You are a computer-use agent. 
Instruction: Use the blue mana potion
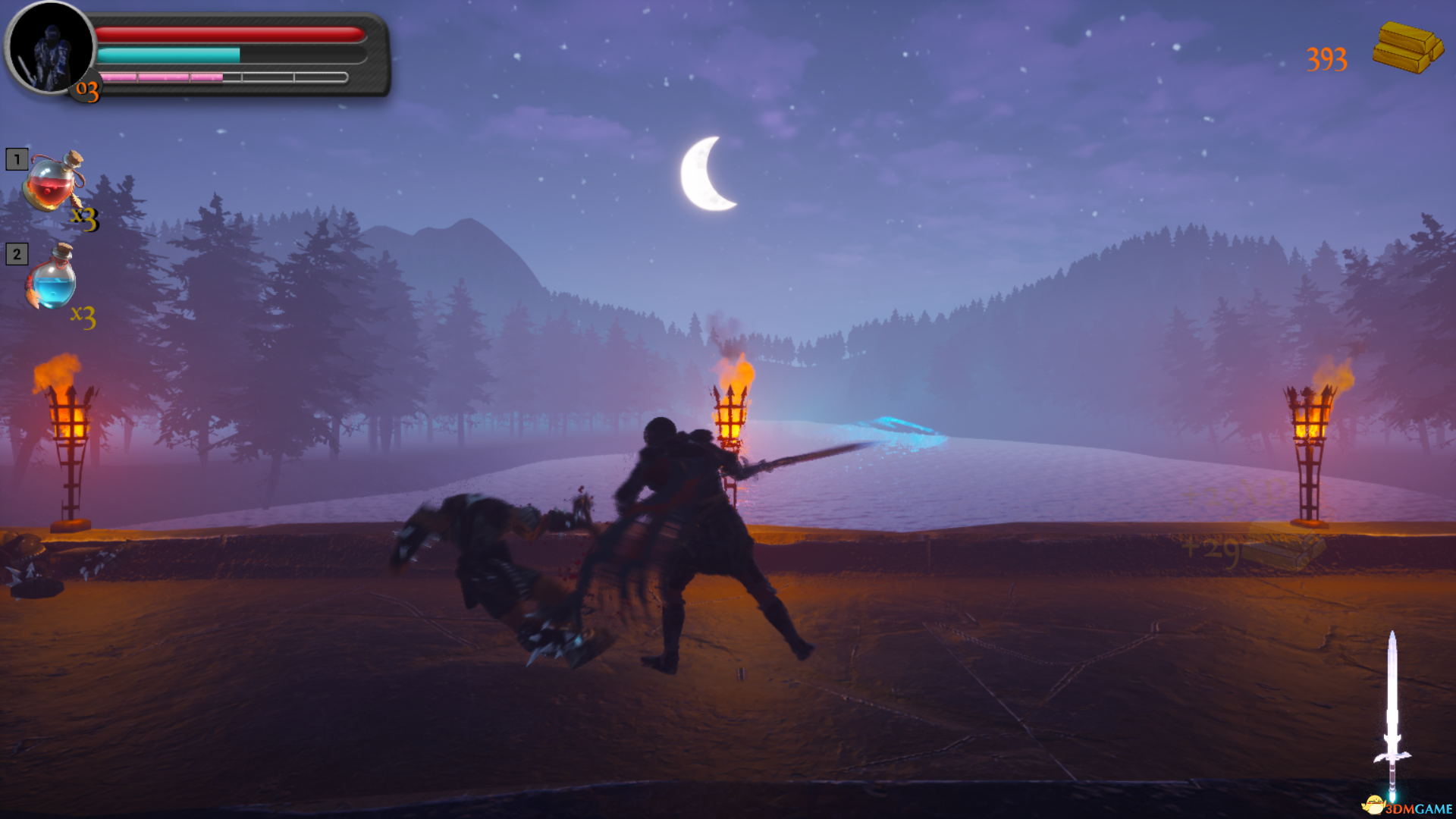[53, 279]
